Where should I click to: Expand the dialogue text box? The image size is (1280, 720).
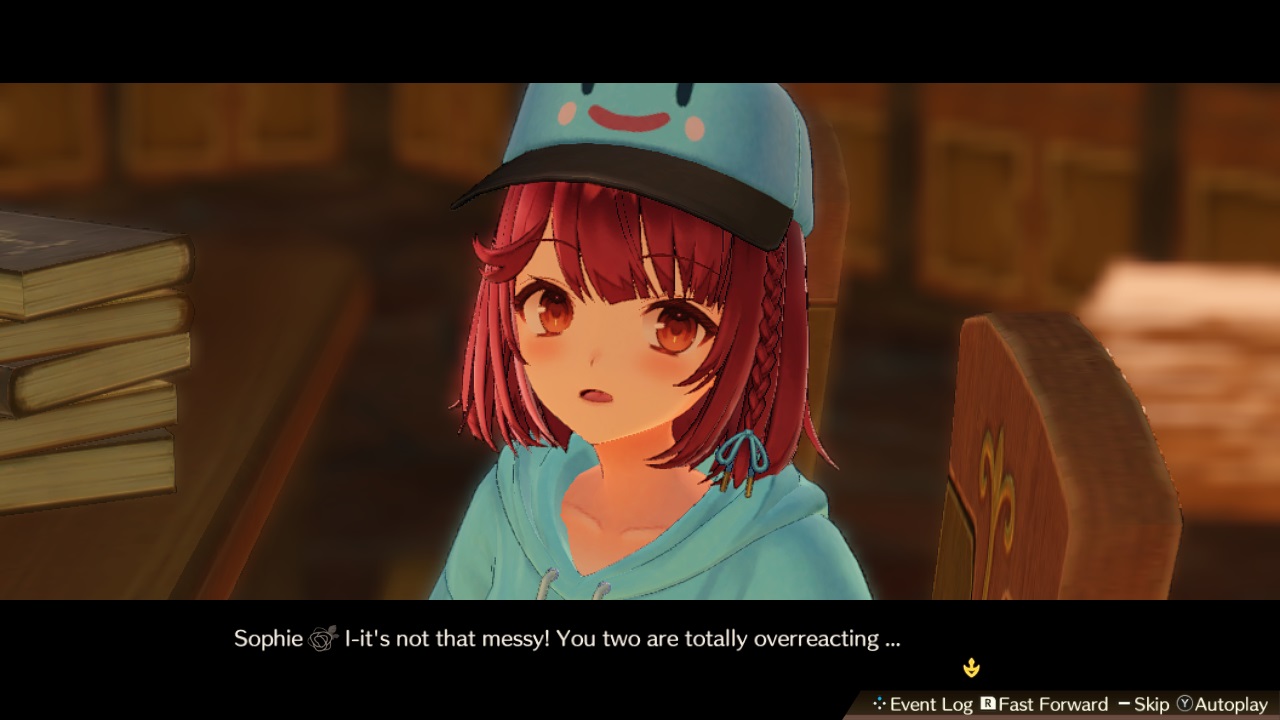(640, 638)
